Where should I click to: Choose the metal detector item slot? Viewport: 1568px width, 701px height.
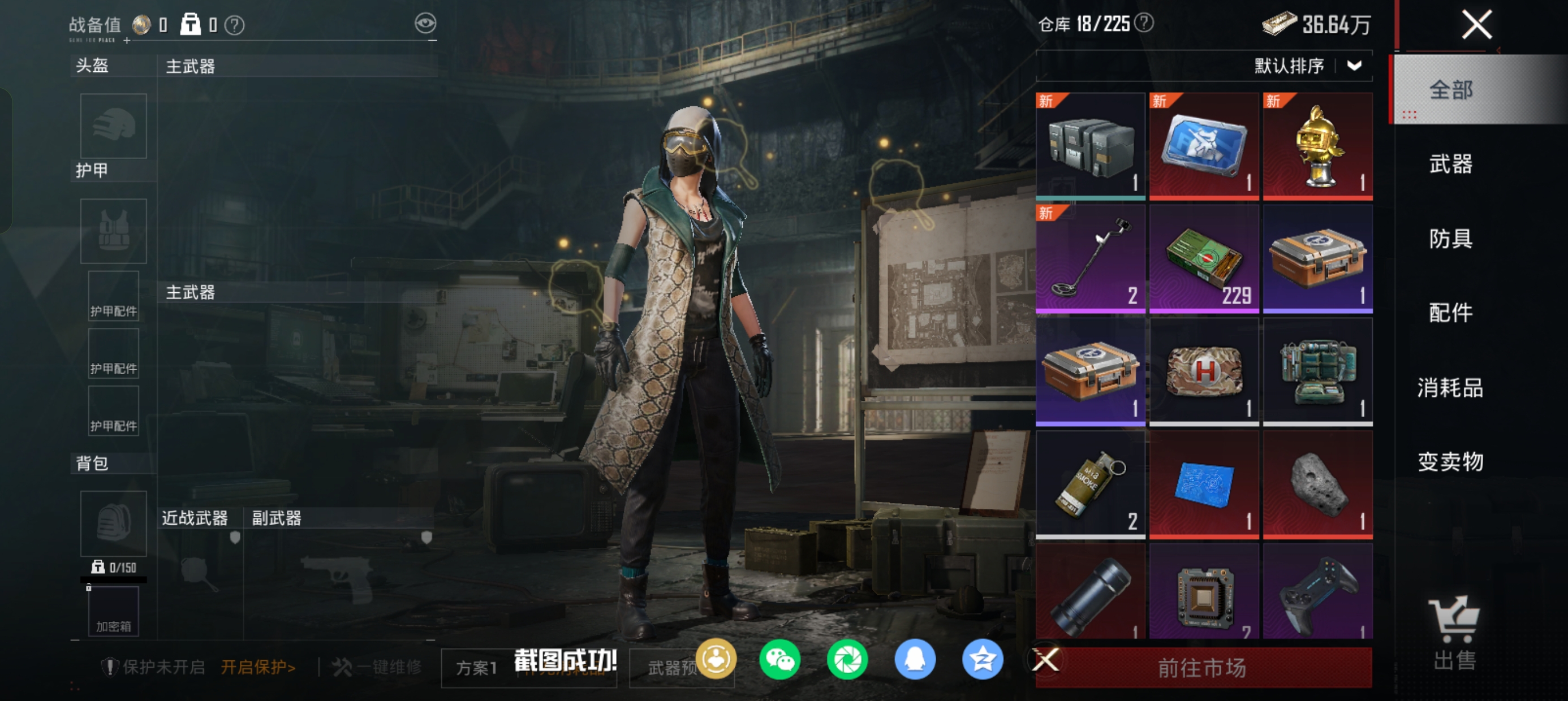click(x=1090, y=258)
